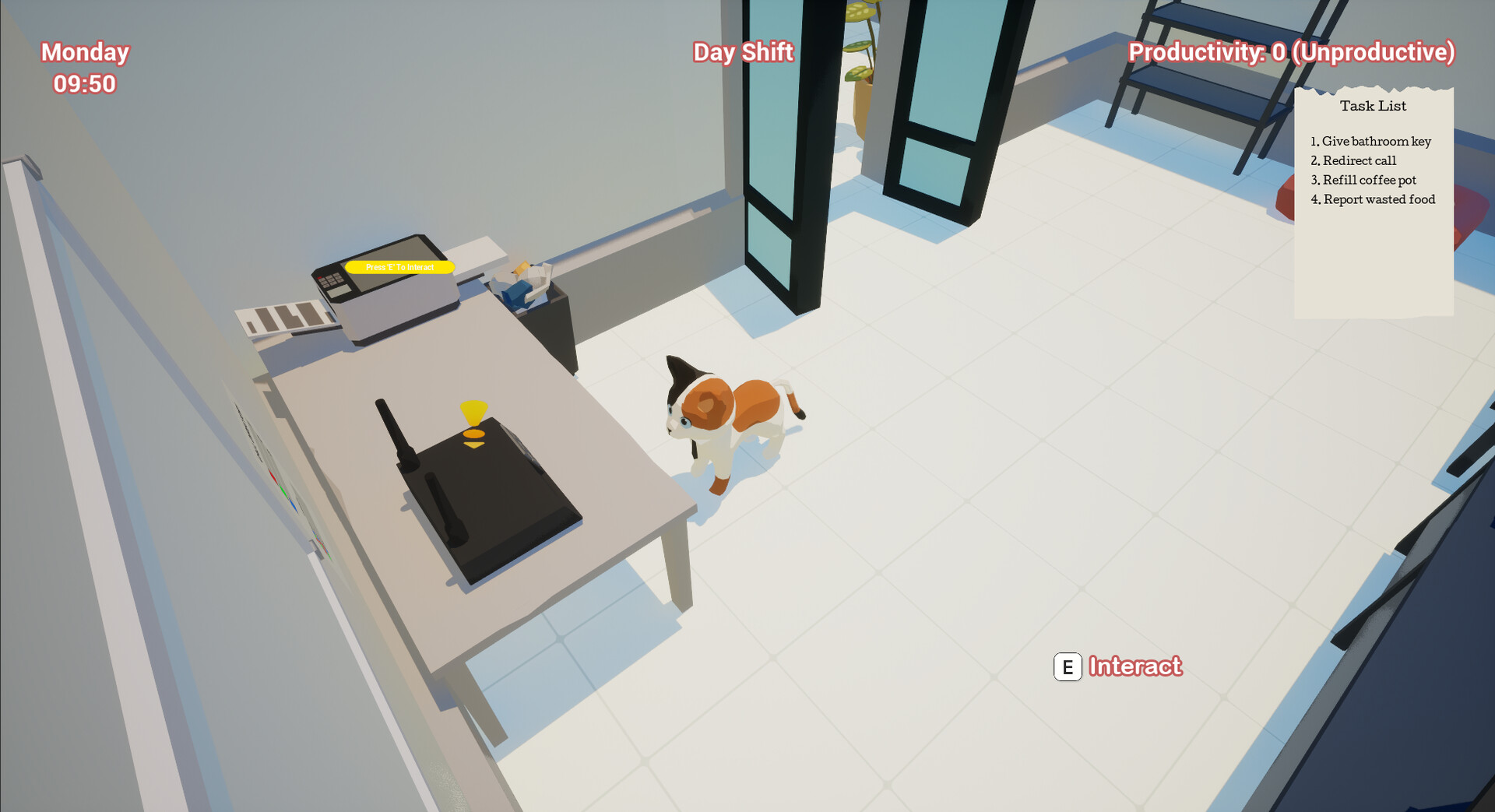This screenshot has height=812, width=1495.
Task: Click the 'Monday 09:50' clock display
Action: pyautogui.click(x=86, y=66)
